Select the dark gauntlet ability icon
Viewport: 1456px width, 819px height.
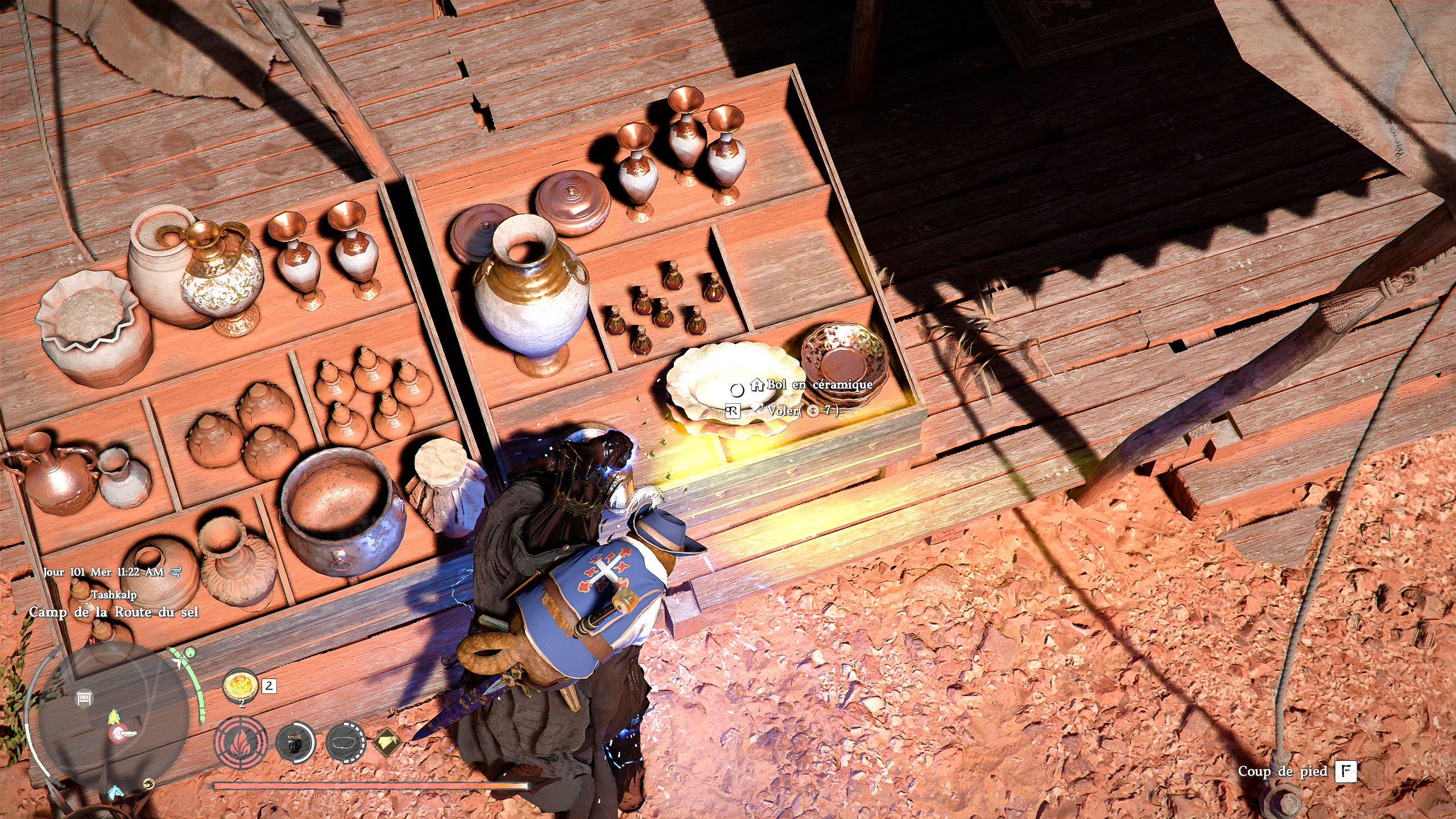[295, 742]
